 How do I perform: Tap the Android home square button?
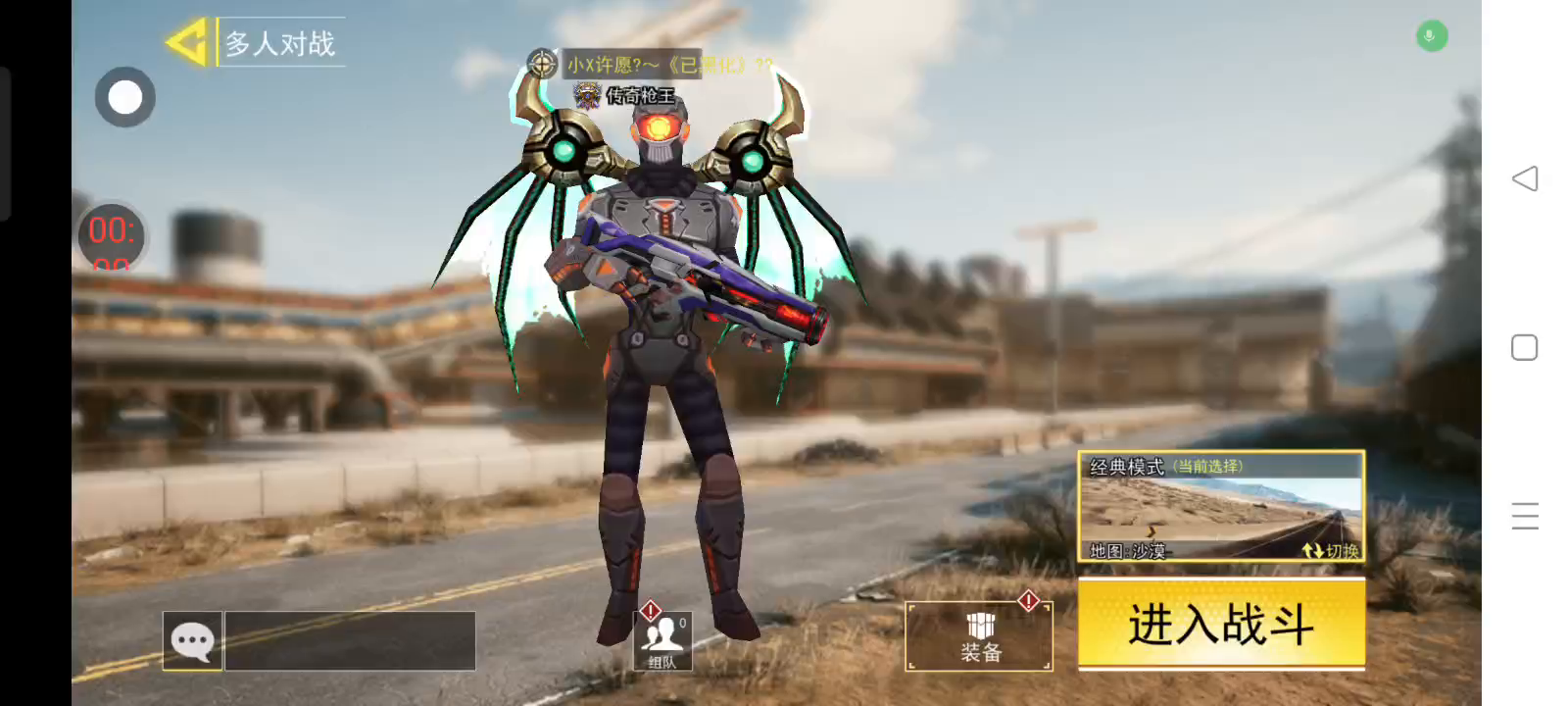(1525, 348)
